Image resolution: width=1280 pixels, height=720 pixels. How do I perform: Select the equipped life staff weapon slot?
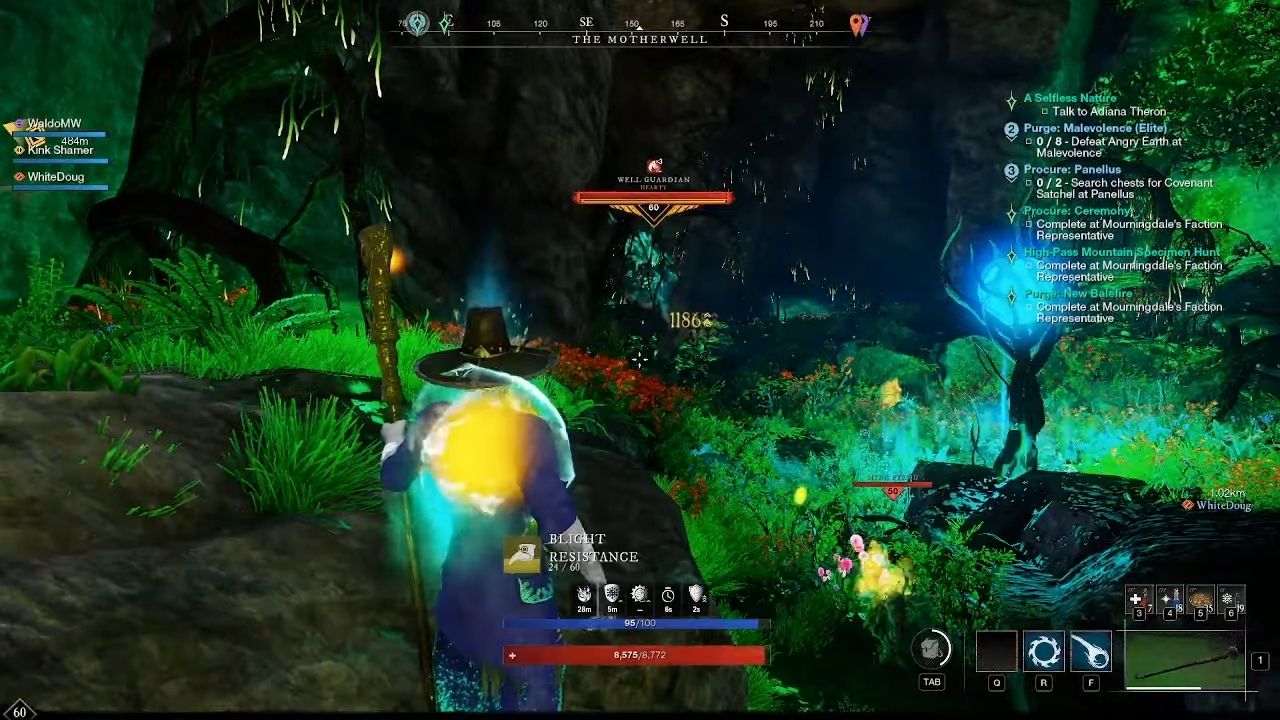(x=1185, y=660)
